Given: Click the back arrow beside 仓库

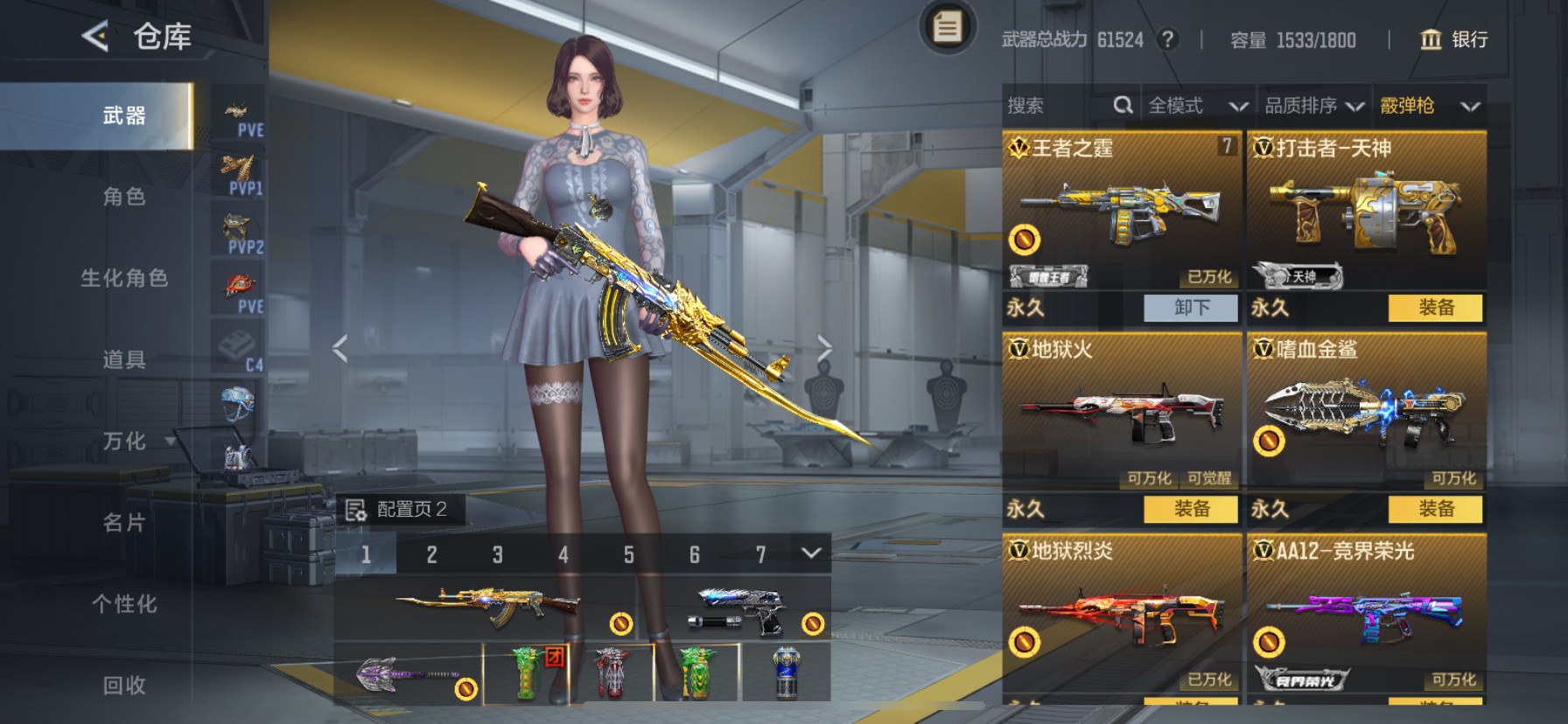Looking at the screenshot, I should [x=94, y=37].
